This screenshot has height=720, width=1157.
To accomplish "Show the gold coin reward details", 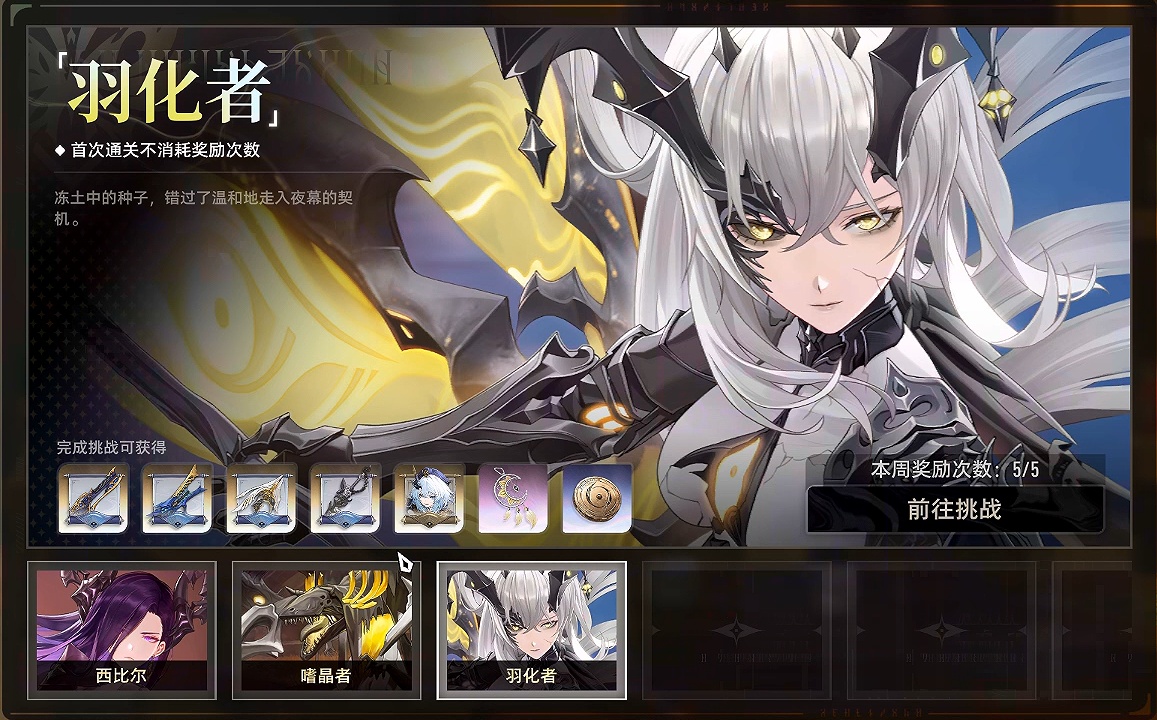I will point(597,498).
